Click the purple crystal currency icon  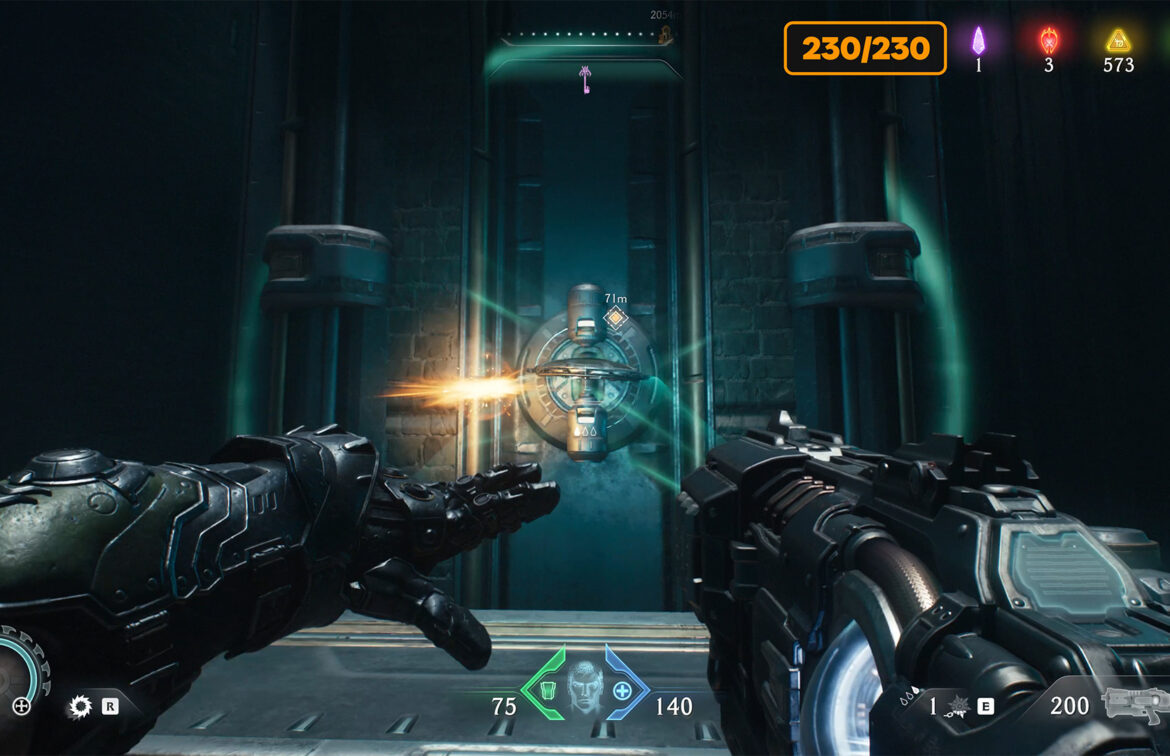click(978, 41)
